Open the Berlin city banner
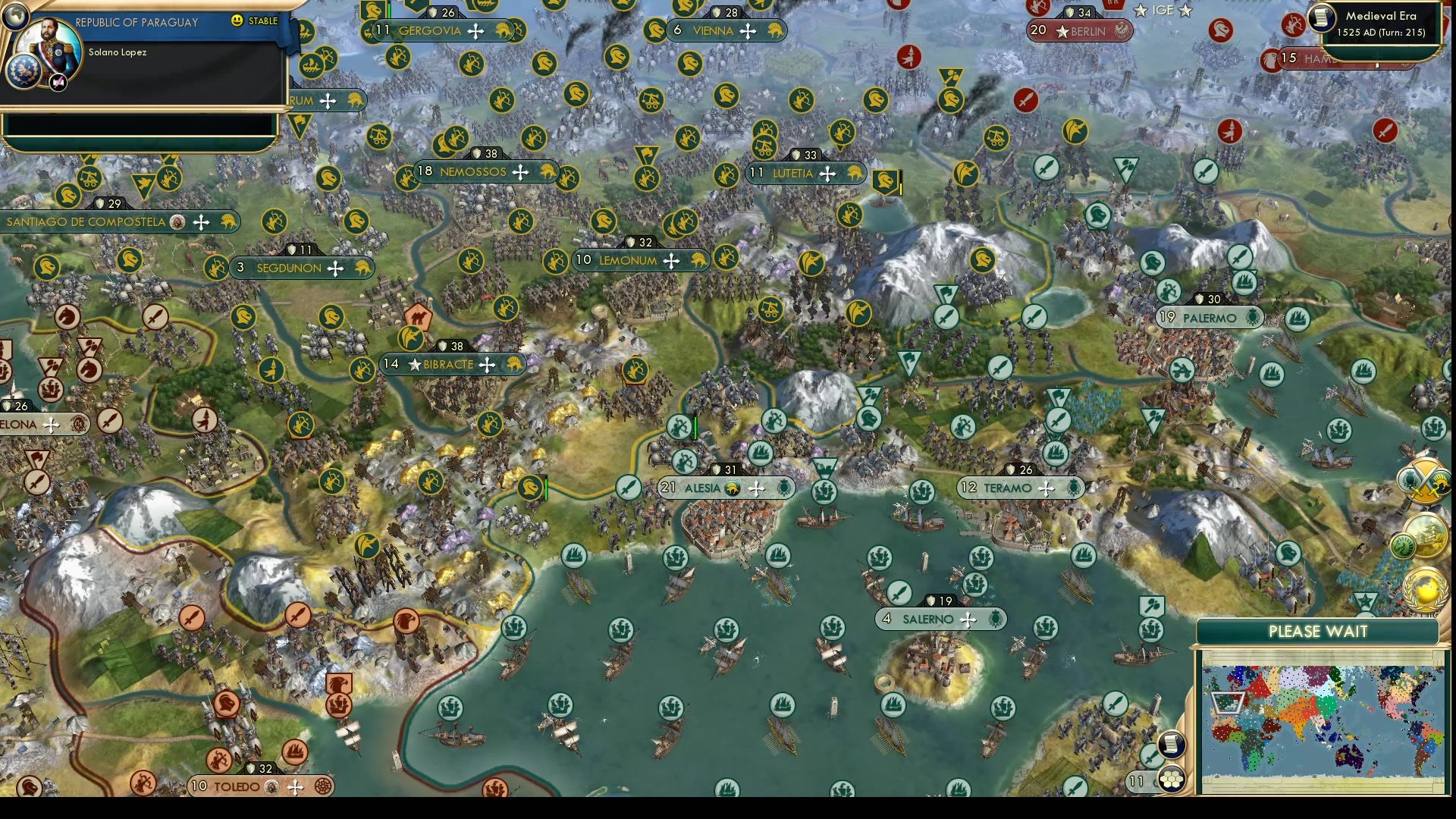The image size is (1456, 819). [x=1078, y=31]
